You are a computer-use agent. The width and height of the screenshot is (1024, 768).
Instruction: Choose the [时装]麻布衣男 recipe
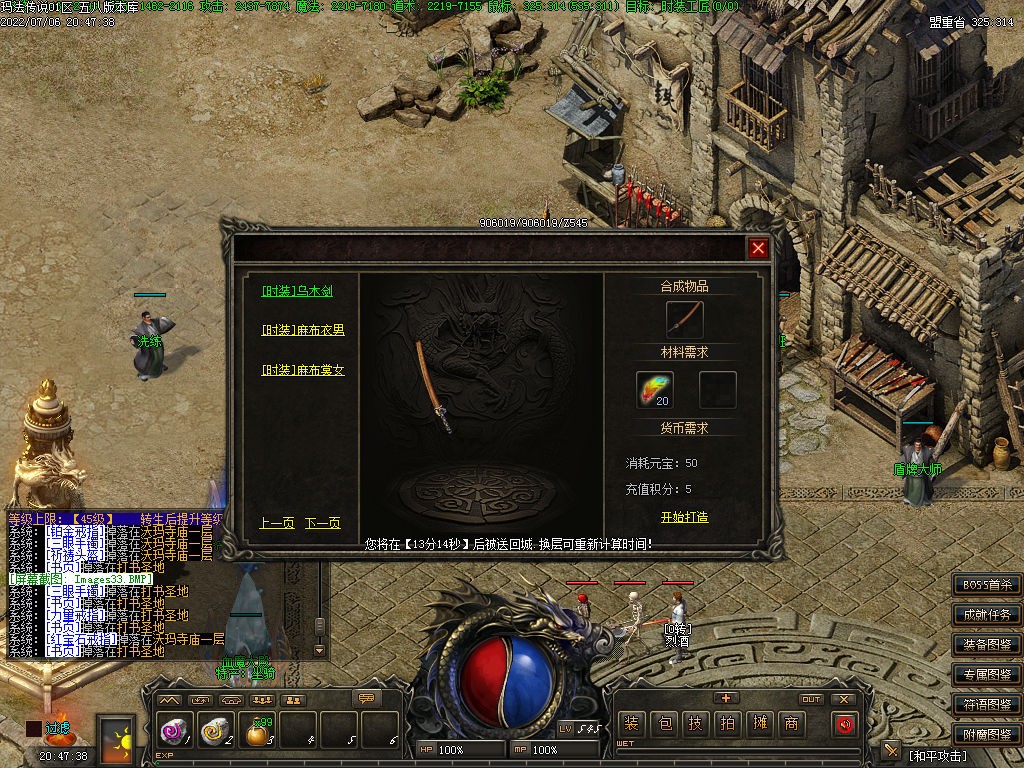(x=303, y=330)
